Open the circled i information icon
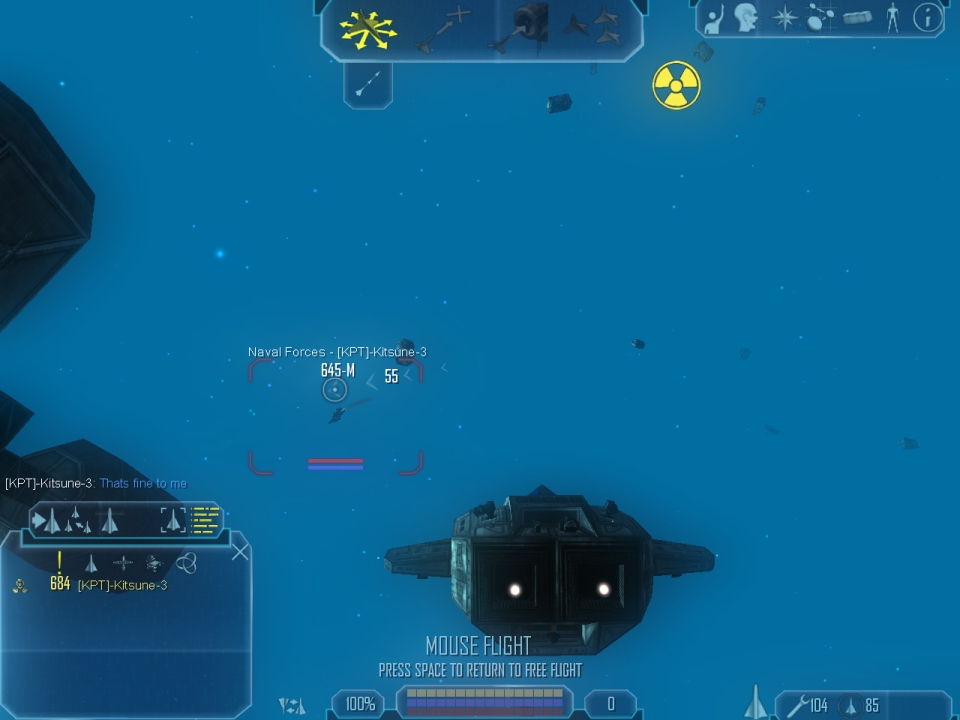 pos(928,18)
